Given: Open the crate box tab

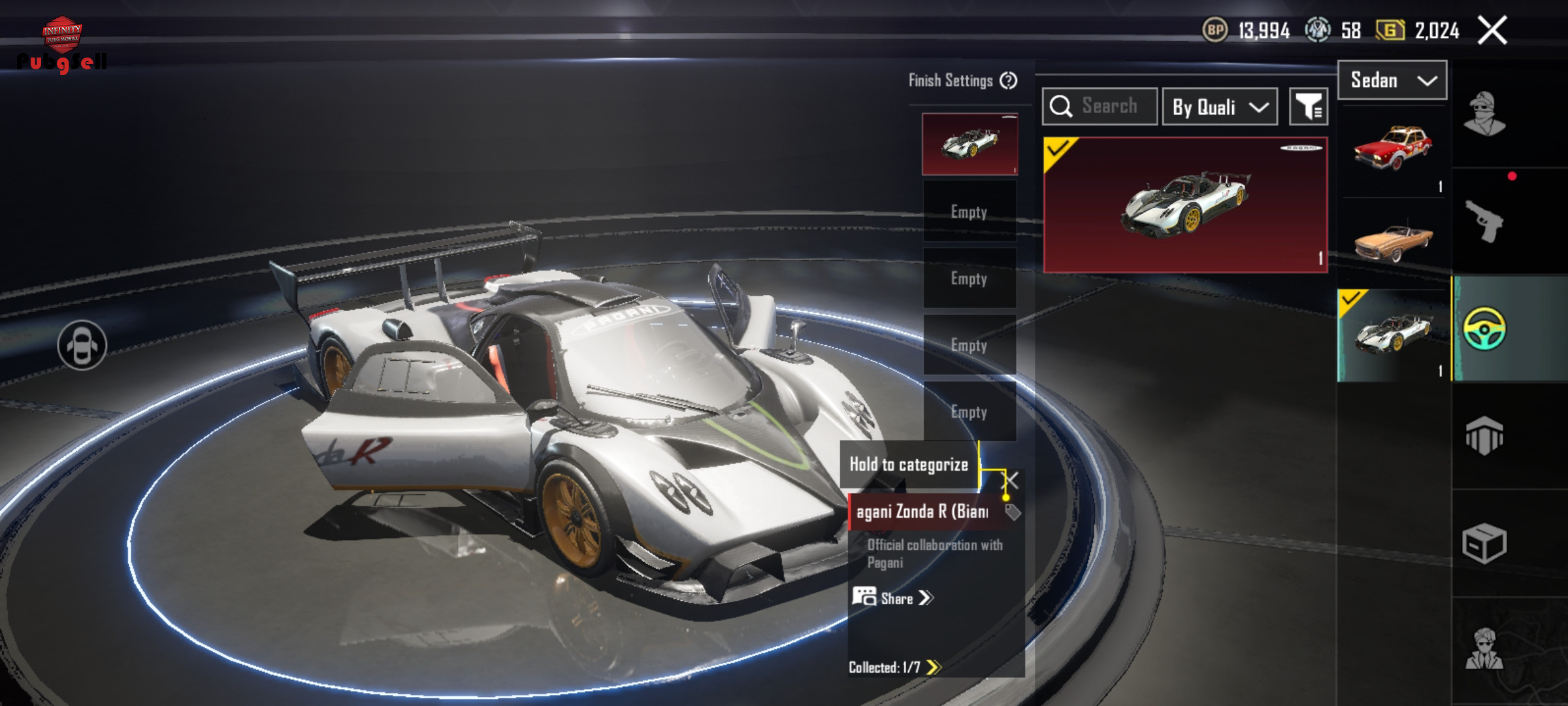Looking at the screenshot, I should [x=1484, y=543].
